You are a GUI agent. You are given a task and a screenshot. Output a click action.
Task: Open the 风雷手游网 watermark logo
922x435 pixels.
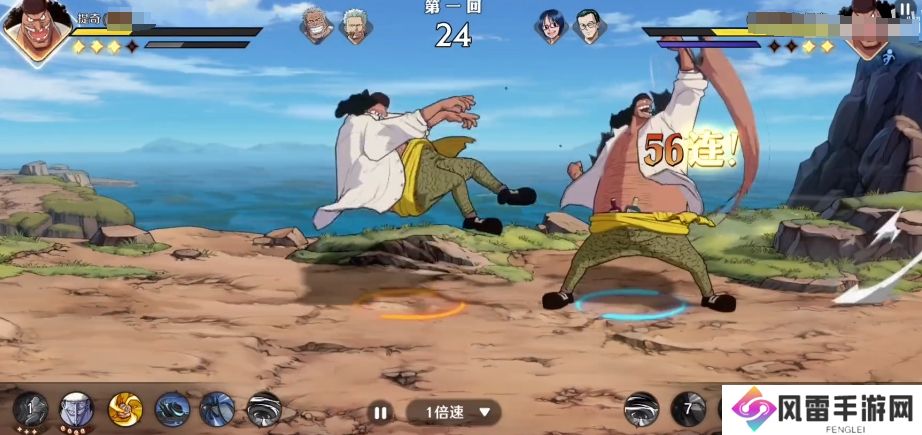[822, 409]
